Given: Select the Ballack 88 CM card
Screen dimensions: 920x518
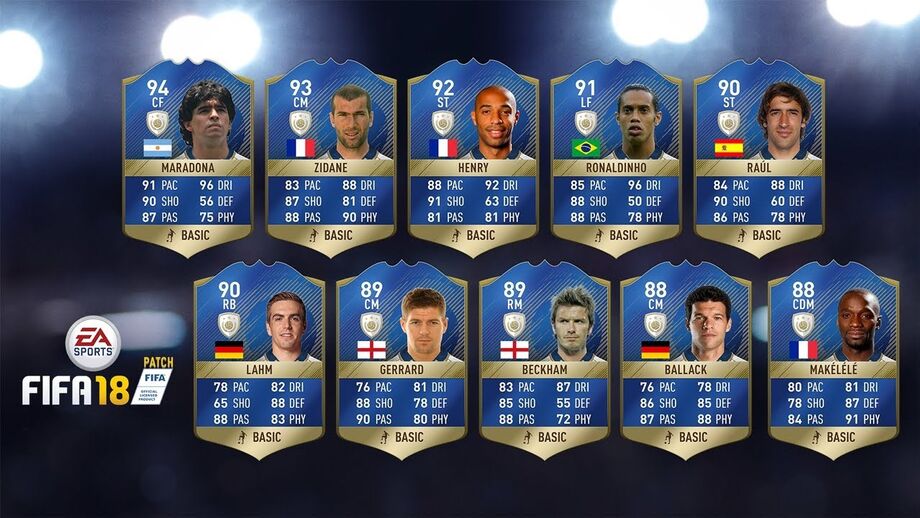Looking at the screenshot, I should point(686,357).
